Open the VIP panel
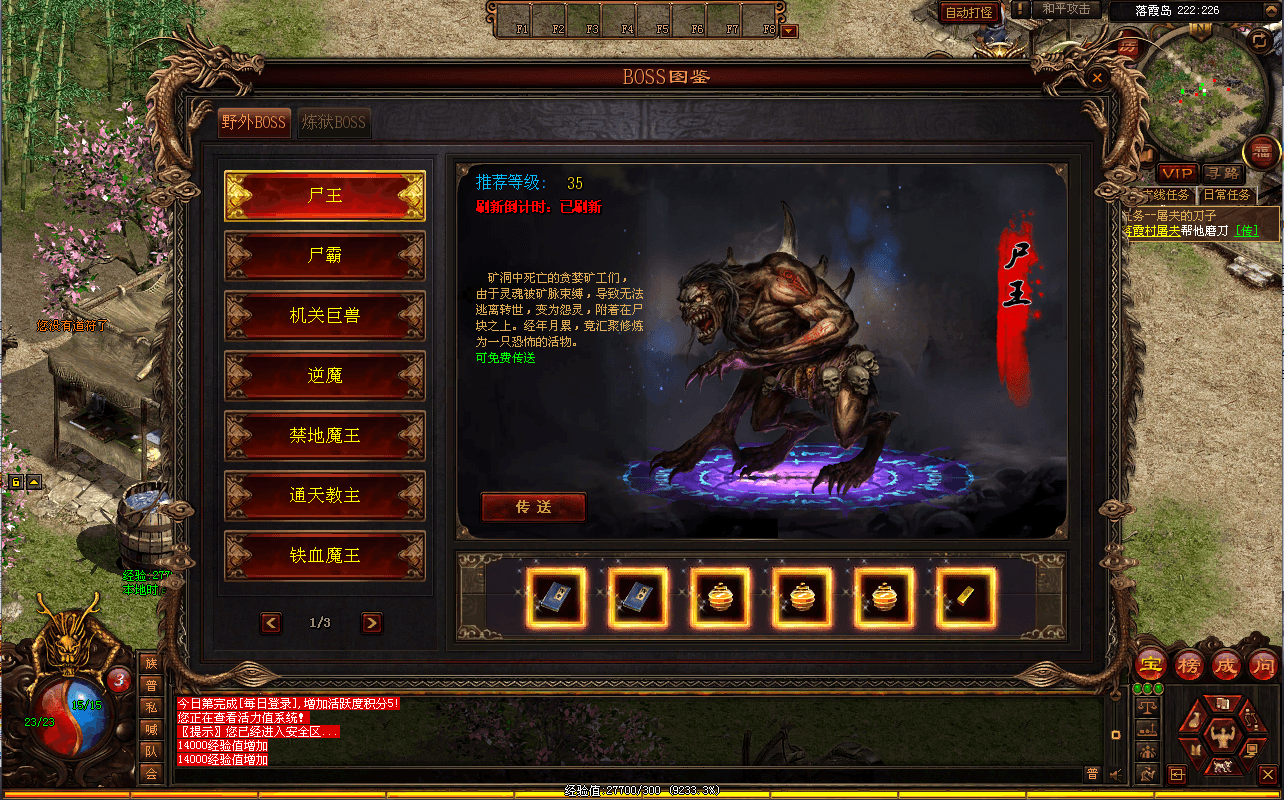This screenshot has width=1284, height=800. [x=1177, y=174]
